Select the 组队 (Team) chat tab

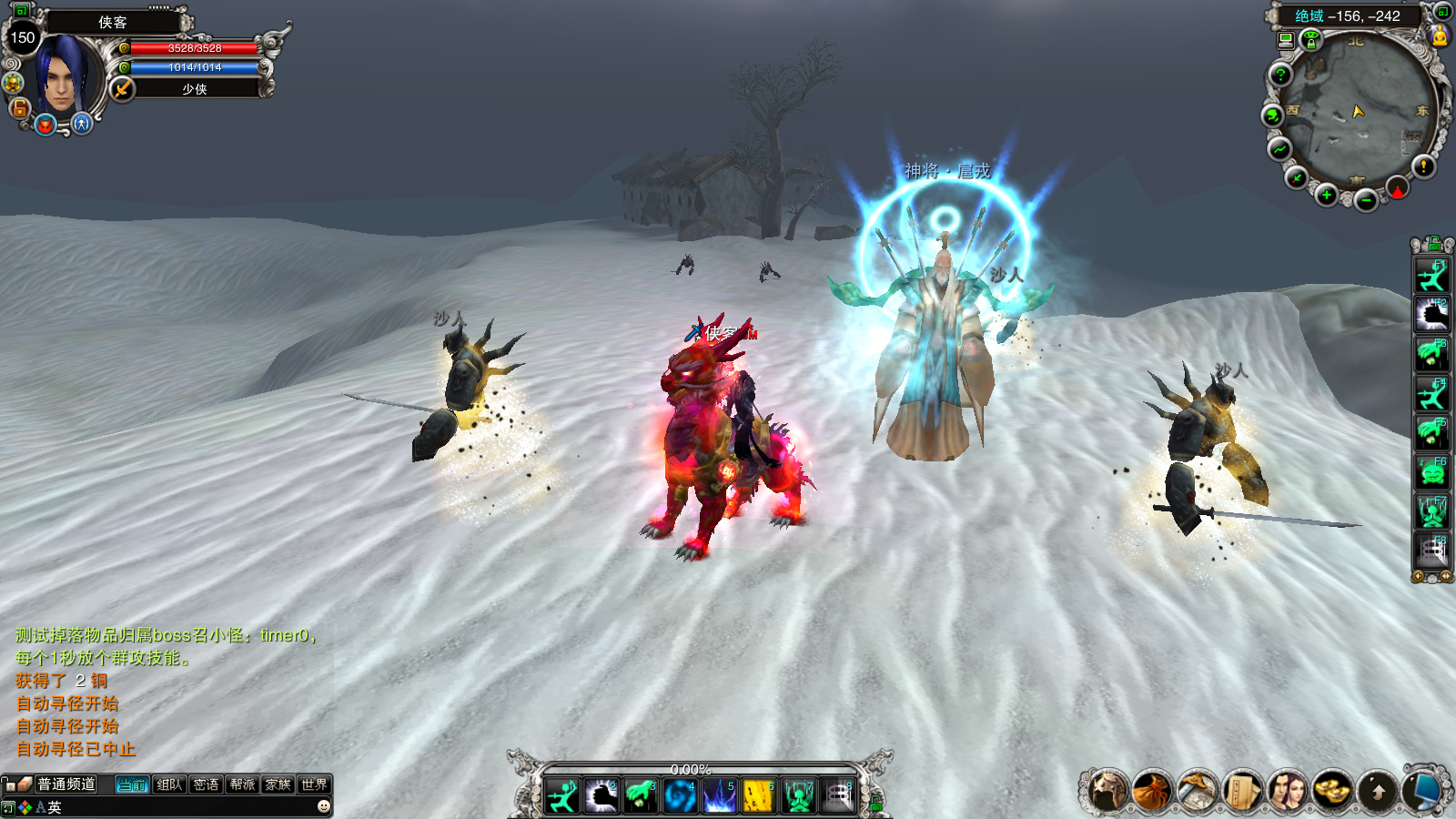coord(169,784)
